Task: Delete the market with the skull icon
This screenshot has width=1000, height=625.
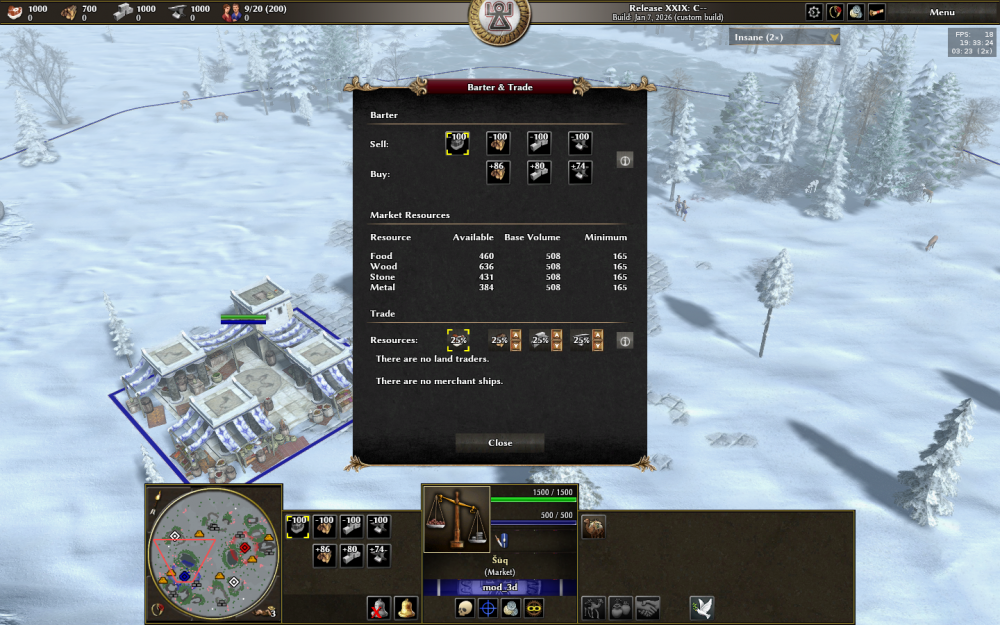Action: click(465, 608)
